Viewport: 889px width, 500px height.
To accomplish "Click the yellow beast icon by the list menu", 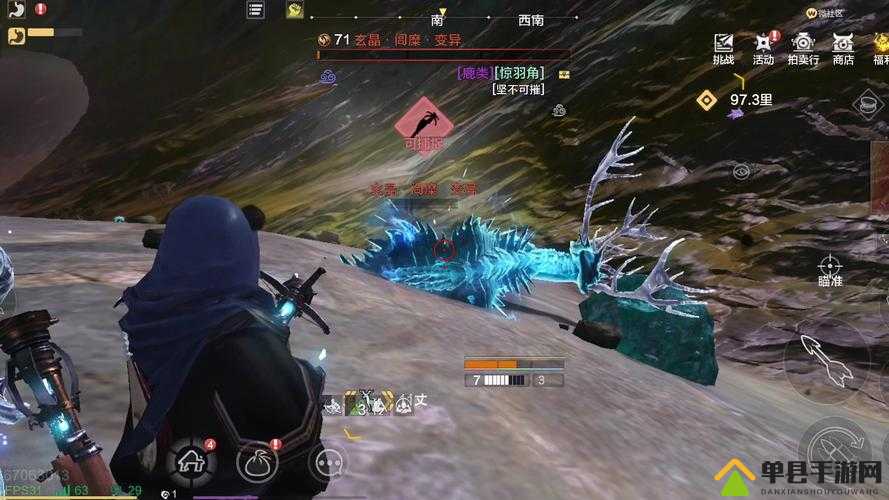I will click(x=294, y=10).
